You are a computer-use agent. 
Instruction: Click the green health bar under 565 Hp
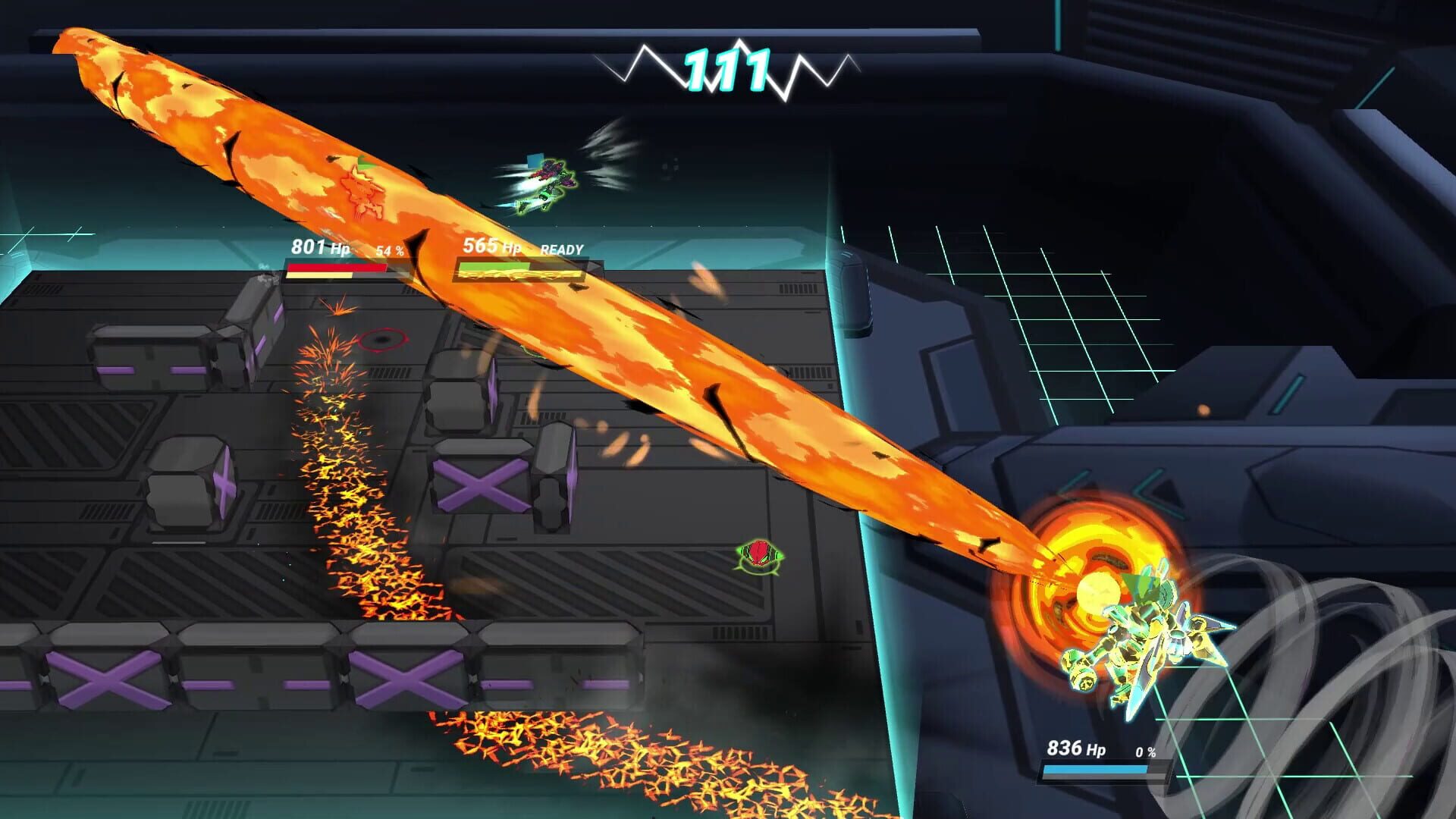tap(493, 265)
